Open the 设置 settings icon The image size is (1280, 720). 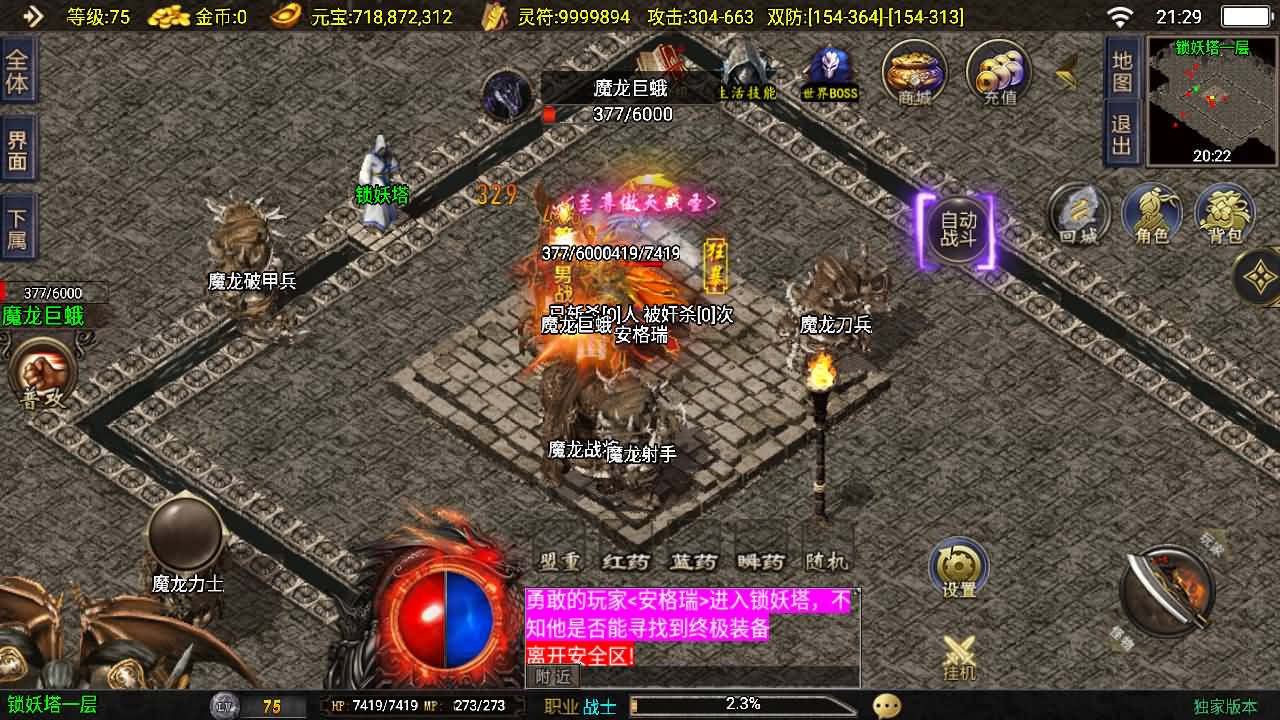pos(957,567)
